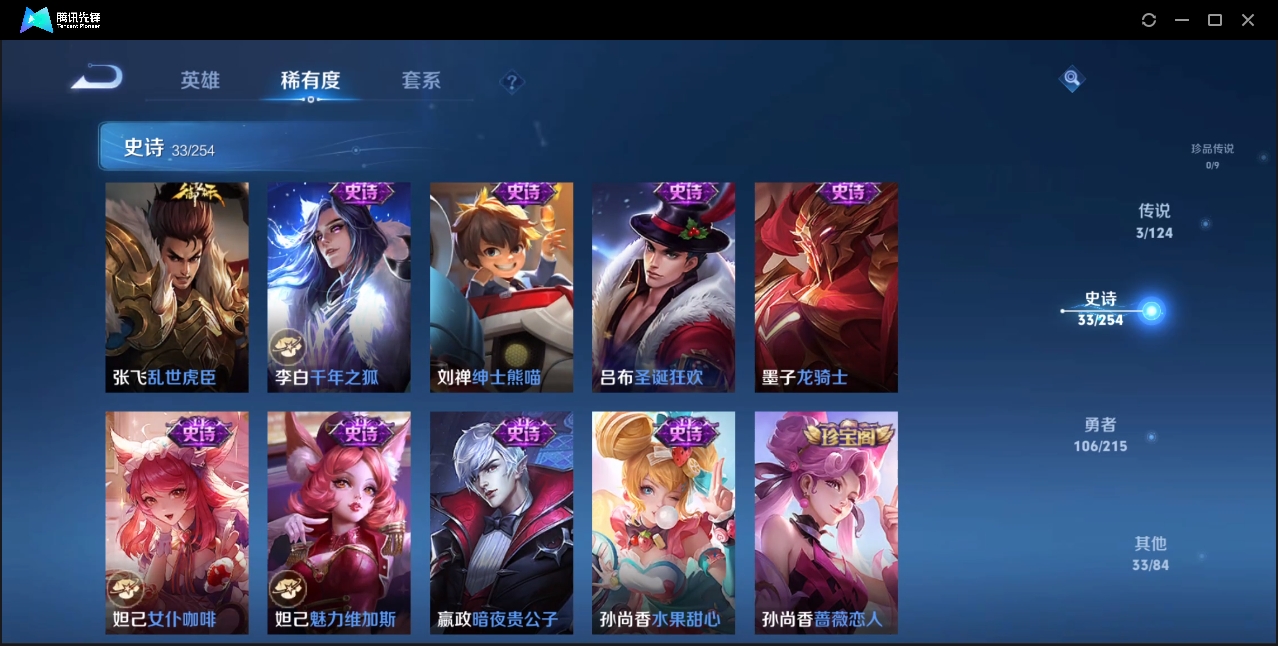
Task: Show the 勇者 rarity skins
Action: click(x=1100, y=435)
